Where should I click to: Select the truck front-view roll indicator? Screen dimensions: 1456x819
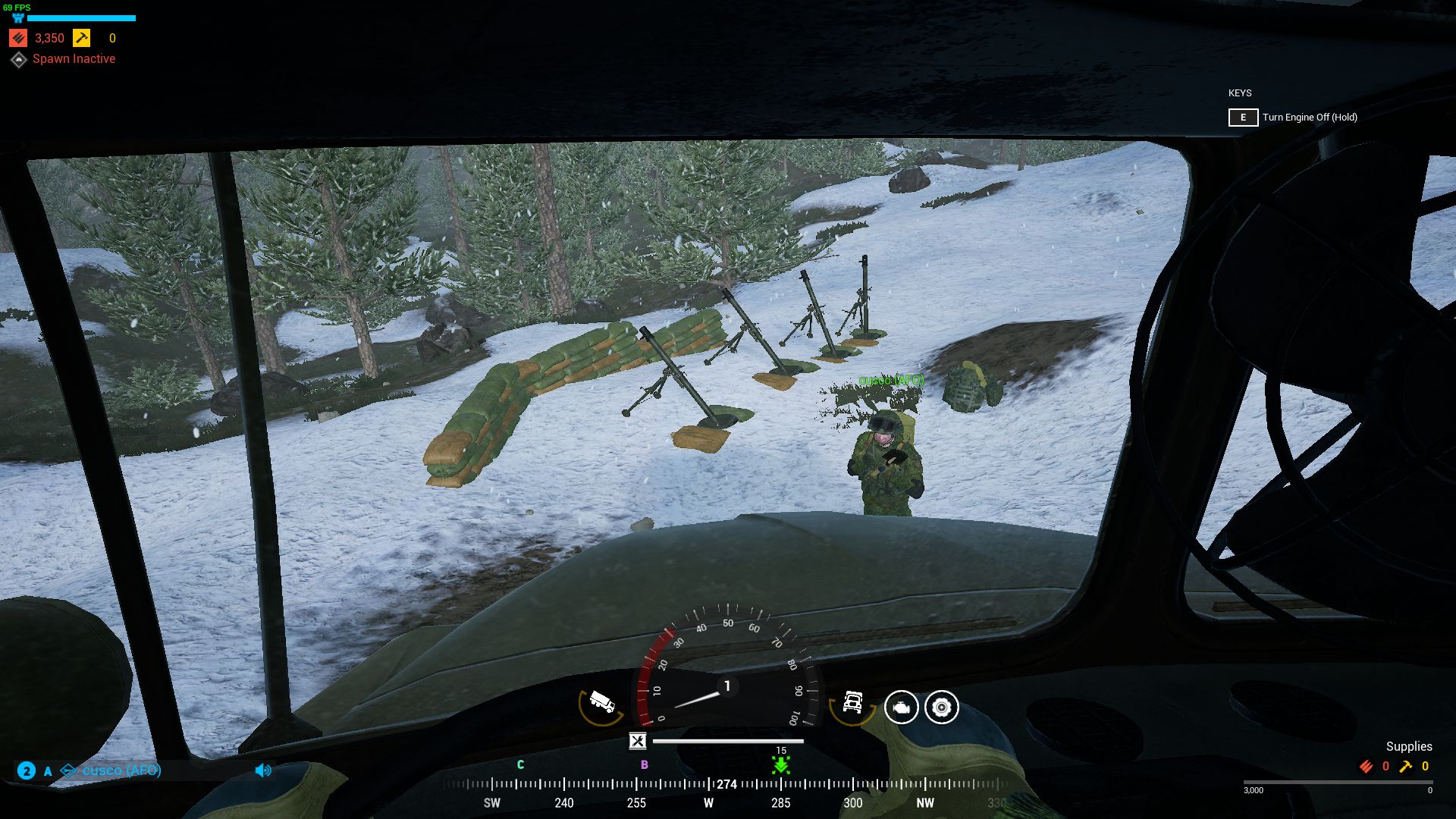pyautogui.click(x=852, y=703)
